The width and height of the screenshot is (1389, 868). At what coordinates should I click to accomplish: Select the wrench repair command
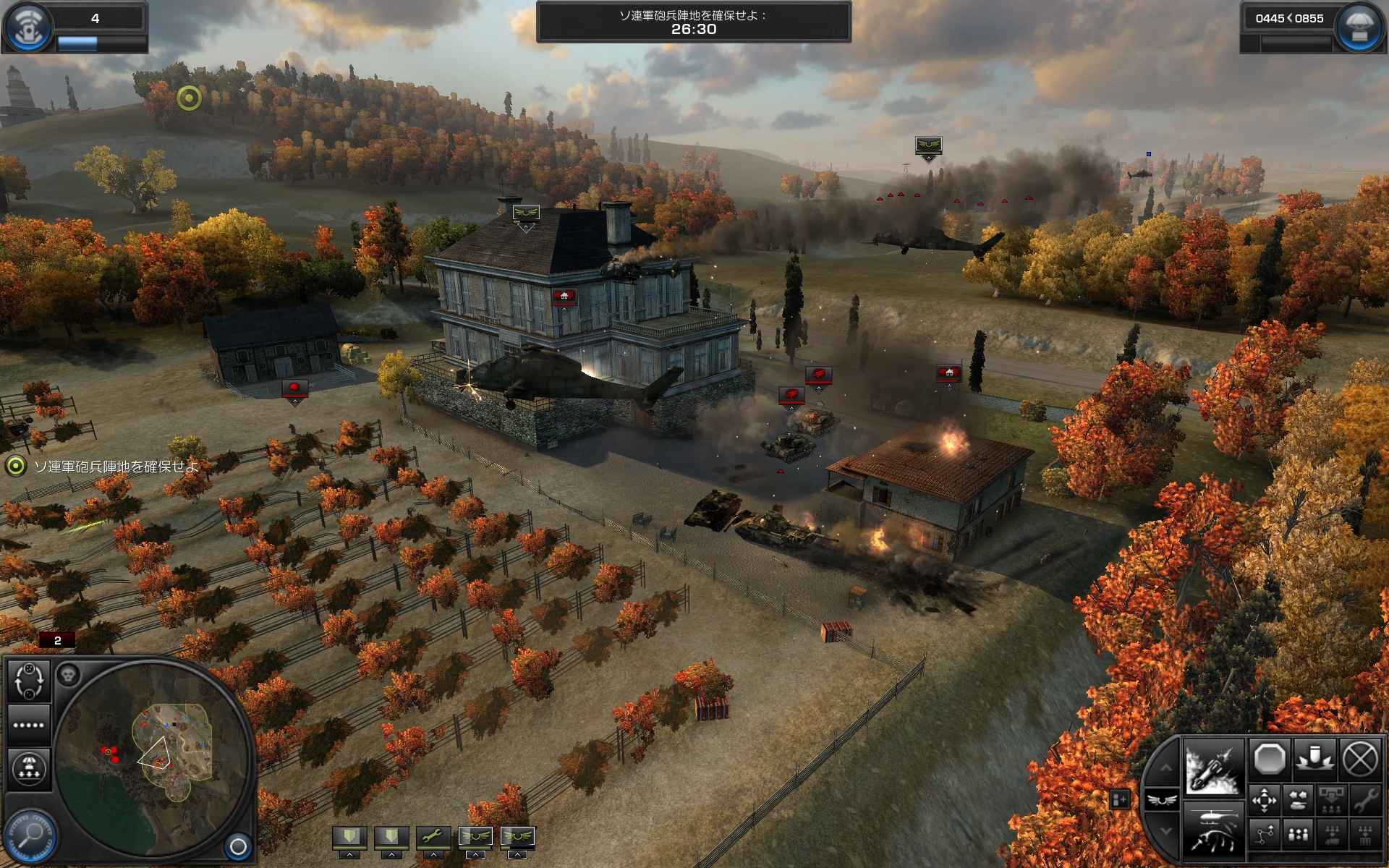[1365, 801]
